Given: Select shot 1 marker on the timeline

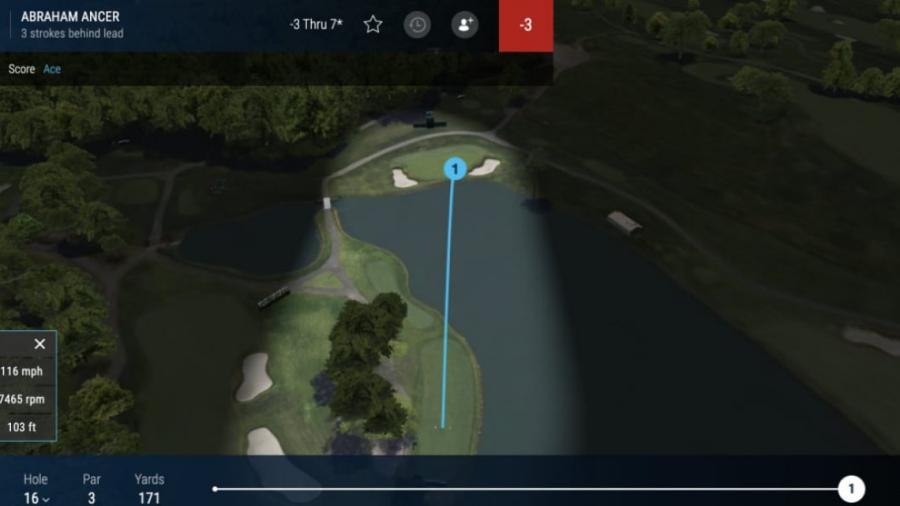Looking at the screenshot, I should coord(851,489).
